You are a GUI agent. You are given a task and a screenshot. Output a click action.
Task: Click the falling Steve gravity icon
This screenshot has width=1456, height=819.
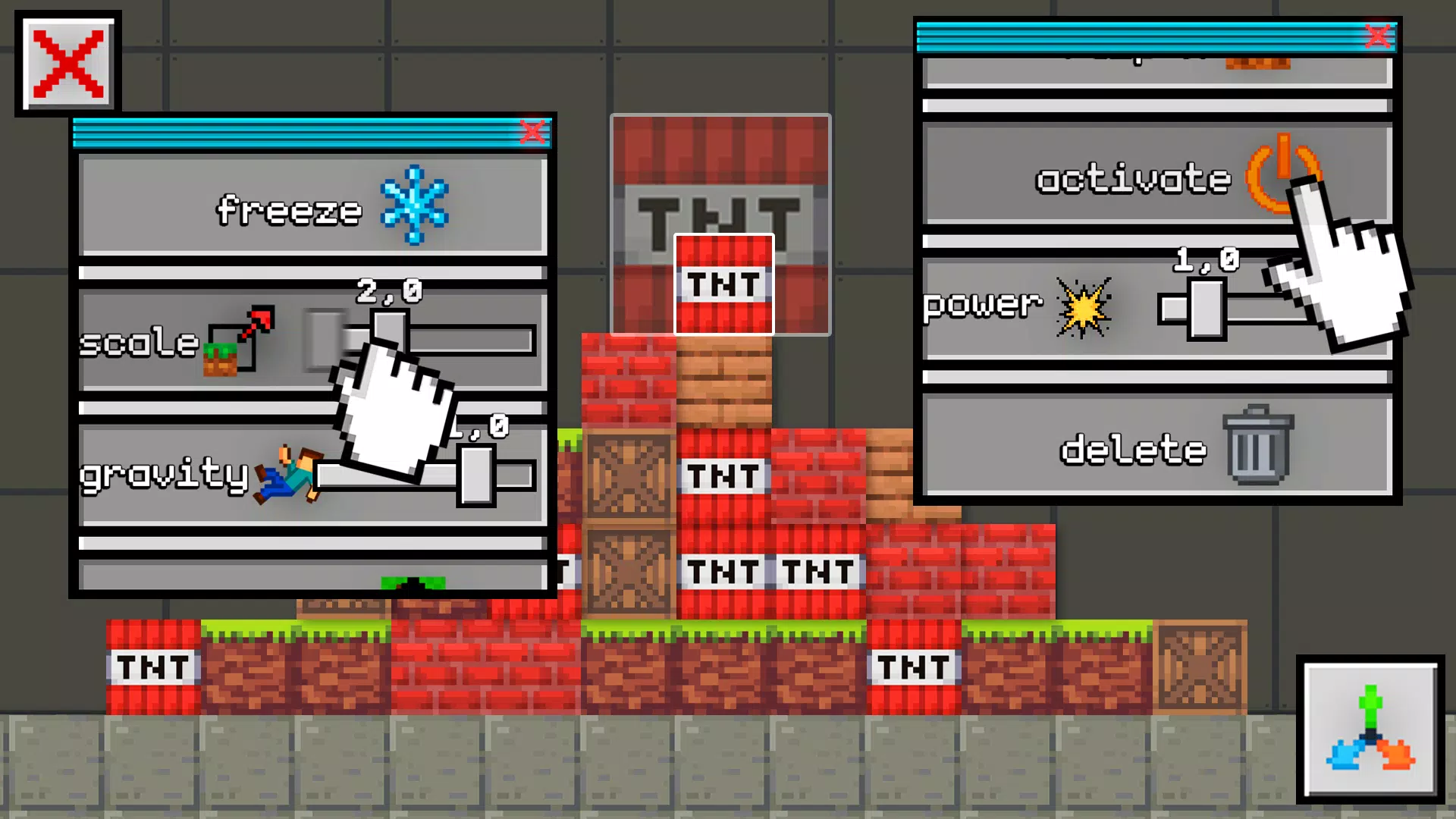click(288, 474)
